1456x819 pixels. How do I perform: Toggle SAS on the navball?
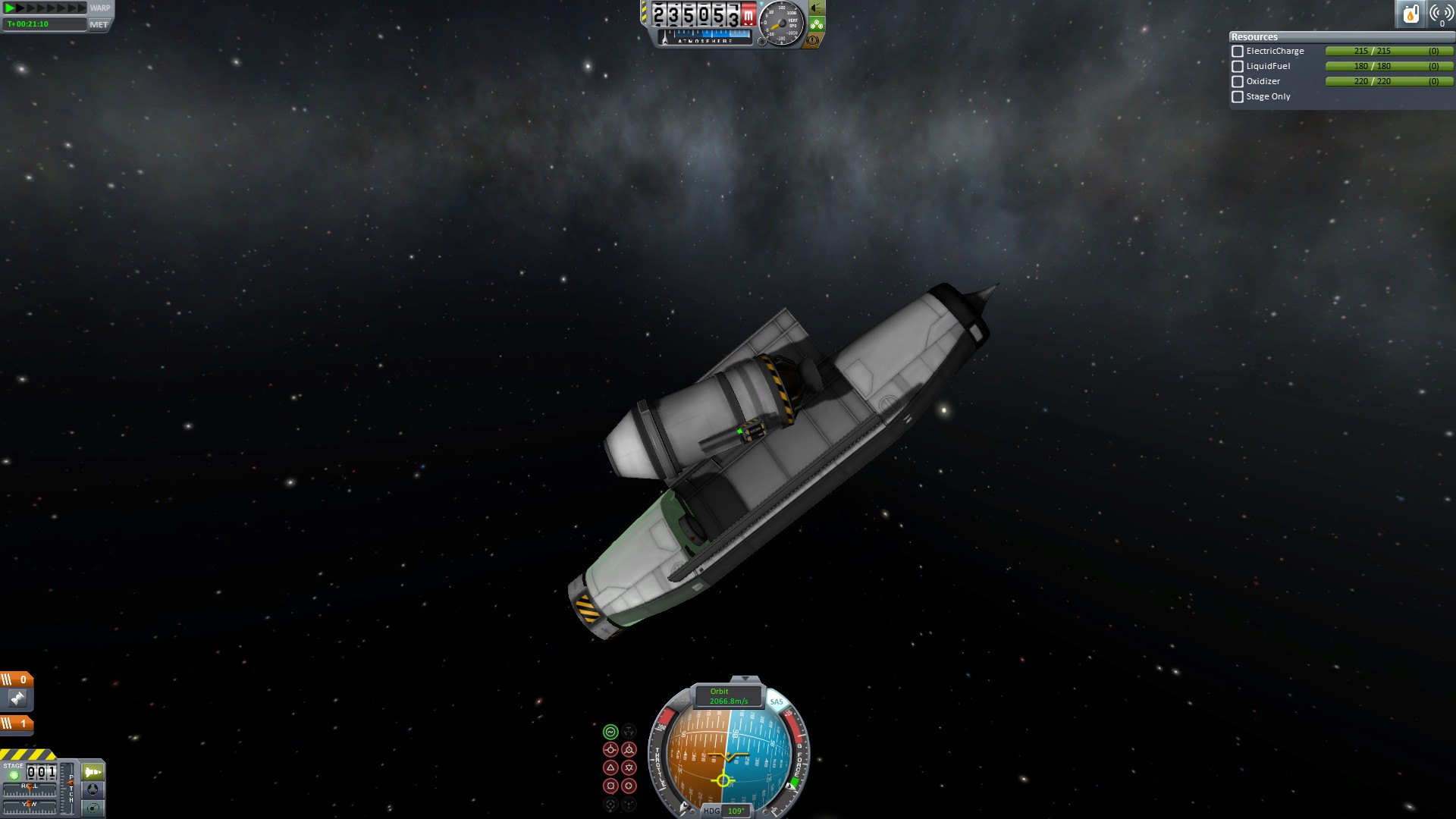[777, 702]
